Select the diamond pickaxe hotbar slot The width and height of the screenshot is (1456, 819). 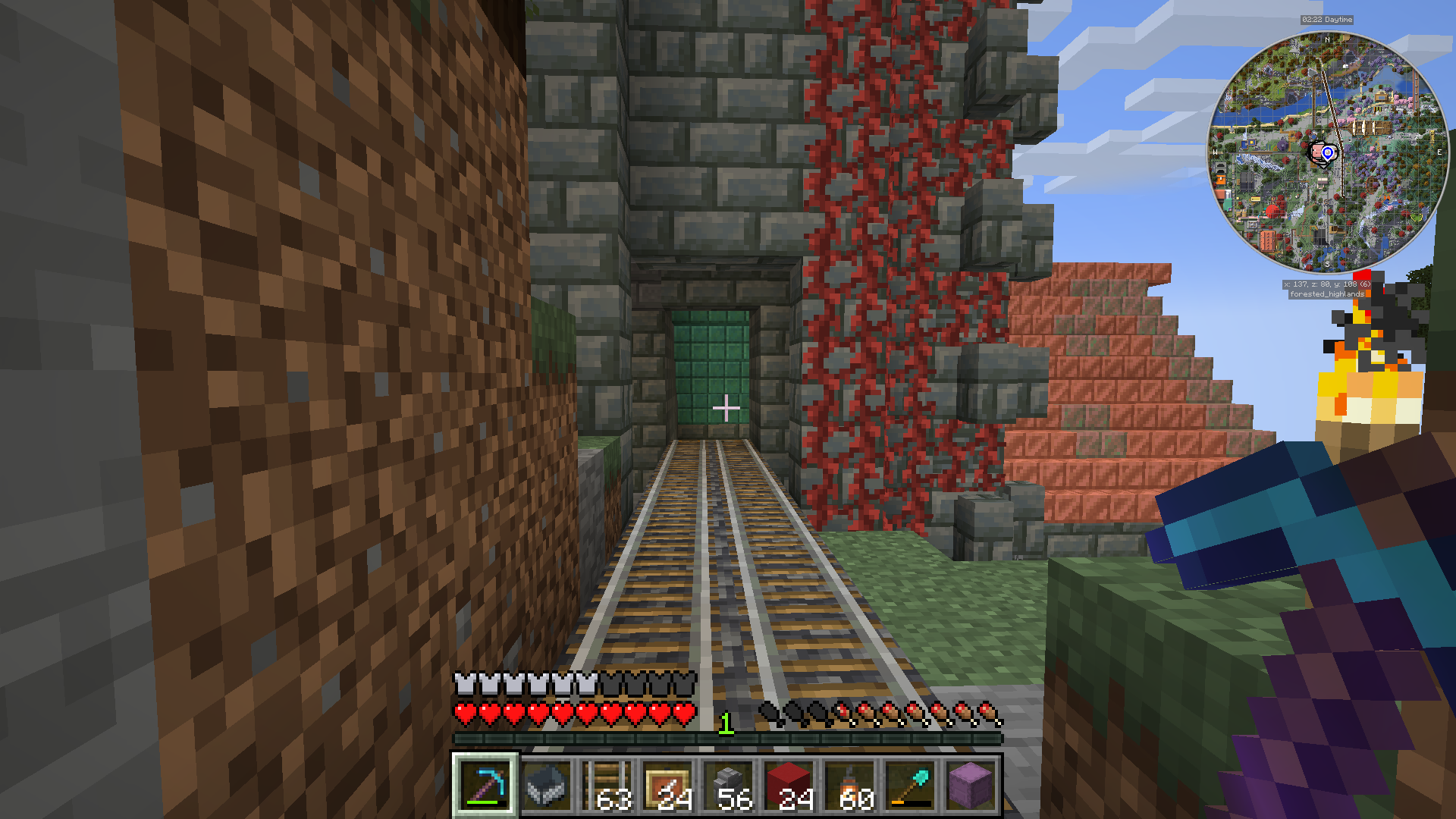click(x=485, y=785)
